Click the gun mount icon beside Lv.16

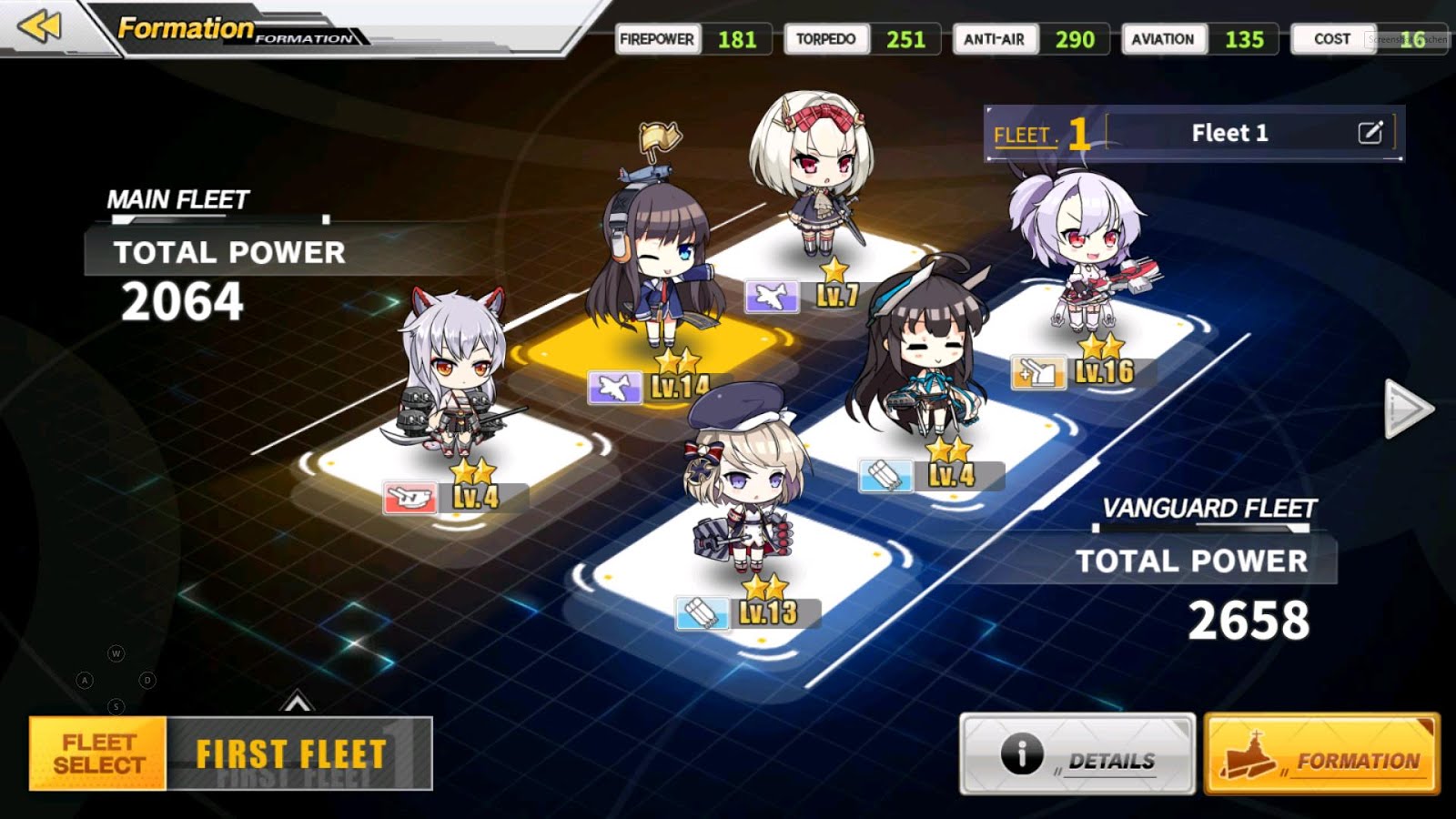pos(1037,370)
